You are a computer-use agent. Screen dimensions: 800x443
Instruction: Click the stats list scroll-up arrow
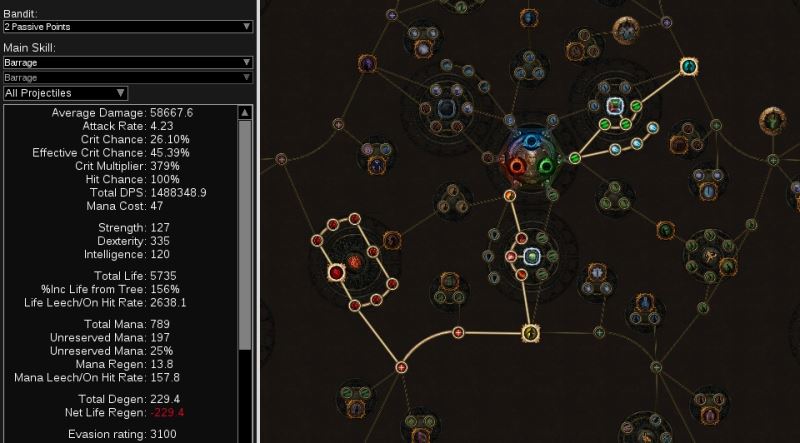[244, 112]
